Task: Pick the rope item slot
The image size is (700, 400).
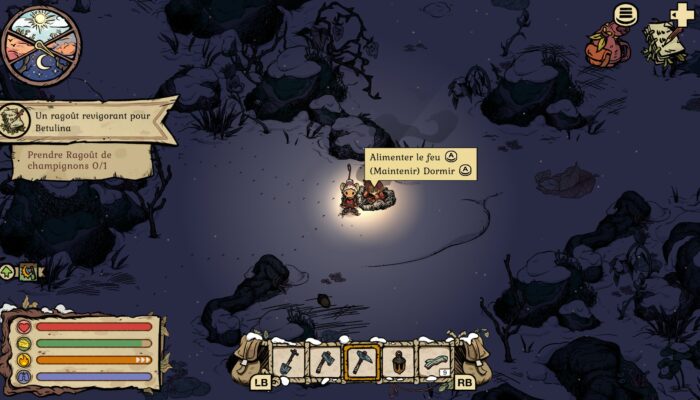Action: [435, 361]
